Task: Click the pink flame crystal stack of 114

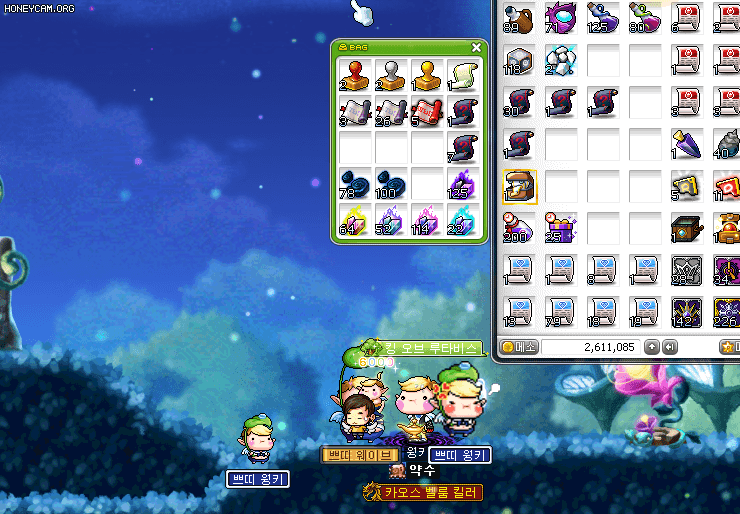Action: point(427,220)
